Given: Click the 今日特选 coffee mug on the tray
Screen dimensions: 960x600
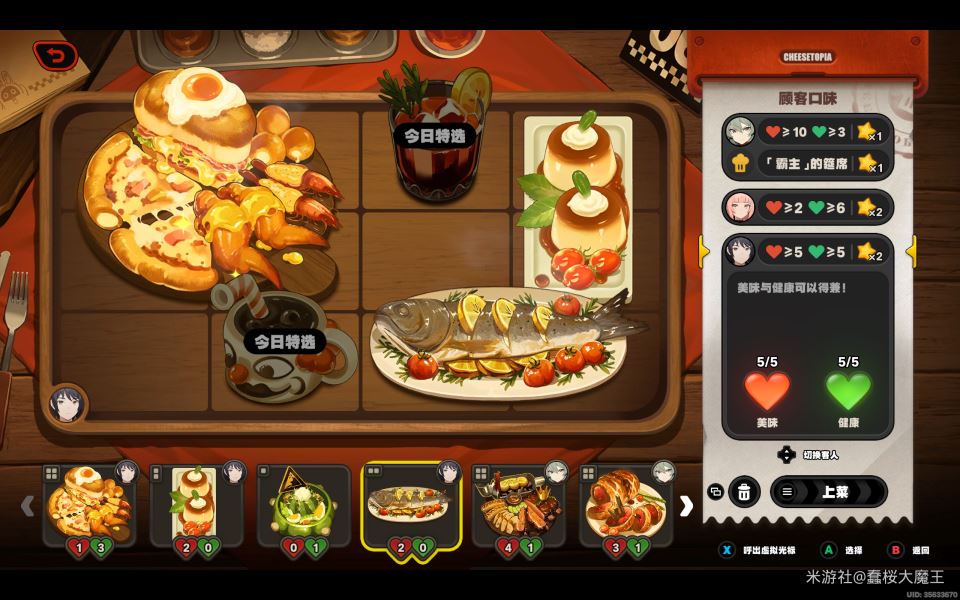Looking at the screenshot, I should [285, 343].
